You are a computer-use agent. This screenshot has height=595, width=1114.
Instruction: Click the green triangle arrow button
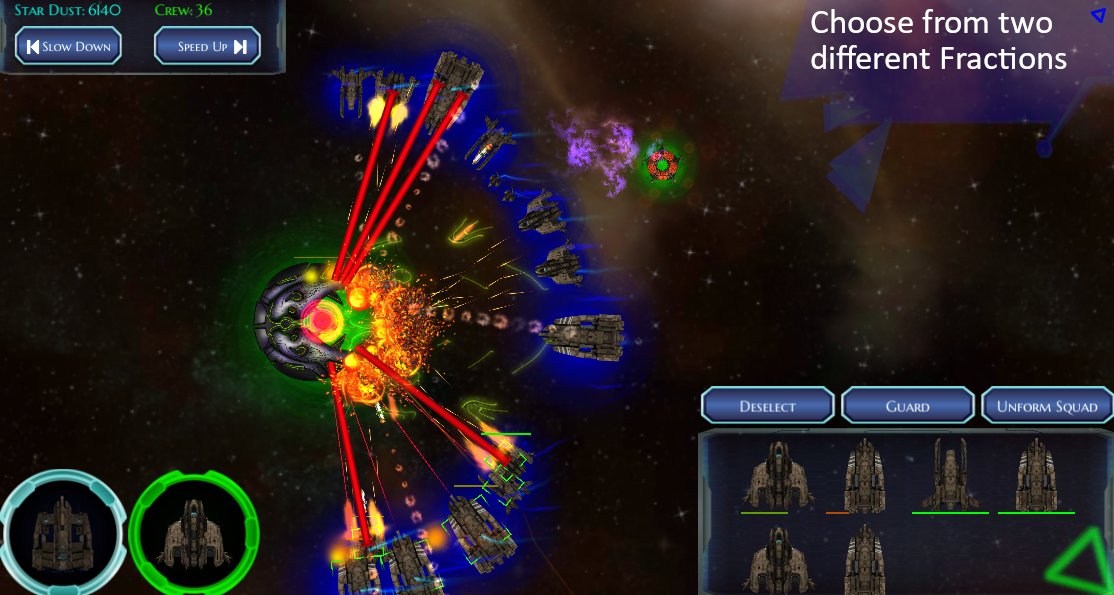[1082, 565]
